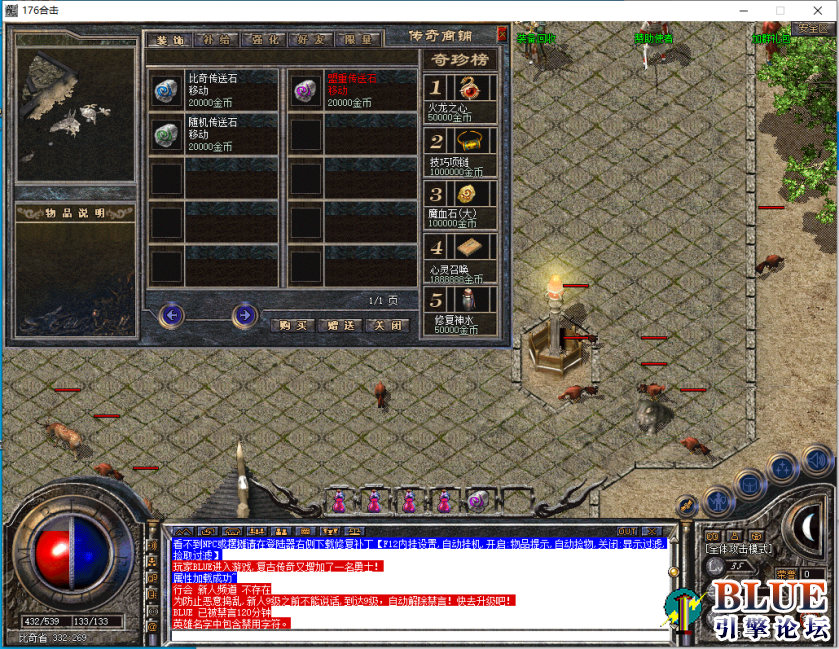Select 修复神水 in the 奇珍榜 list
Screen dimensions: 839x649
tap(461, 306)
